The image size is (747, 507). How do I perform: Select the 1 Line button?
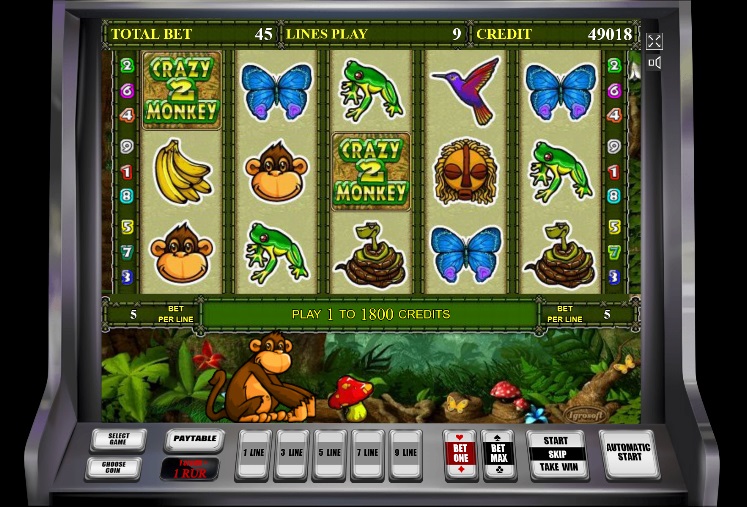[253, 454]
